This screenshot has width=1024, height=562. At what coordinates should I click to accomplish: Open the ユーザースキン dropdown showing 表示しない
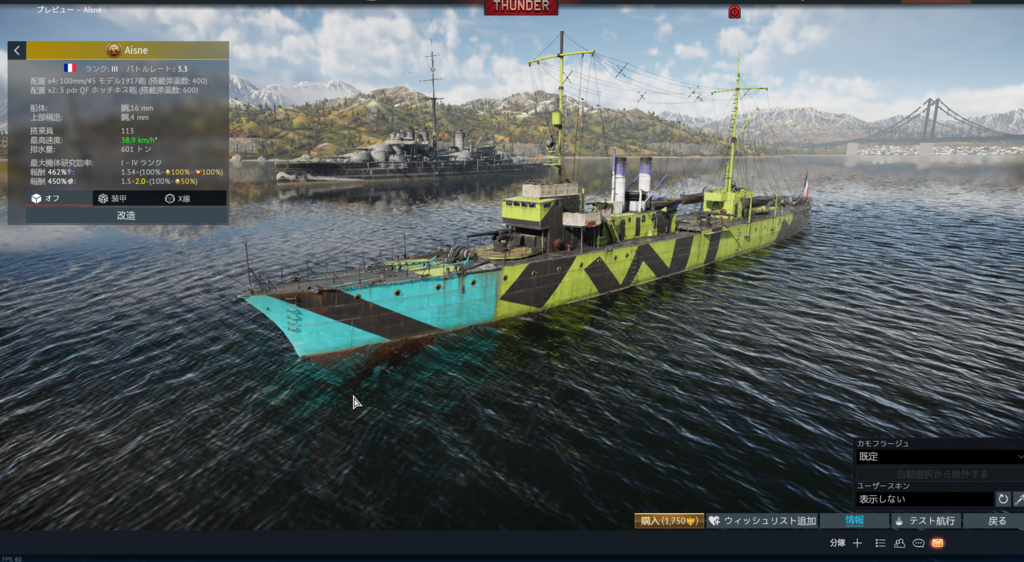(x=924, y=498)
